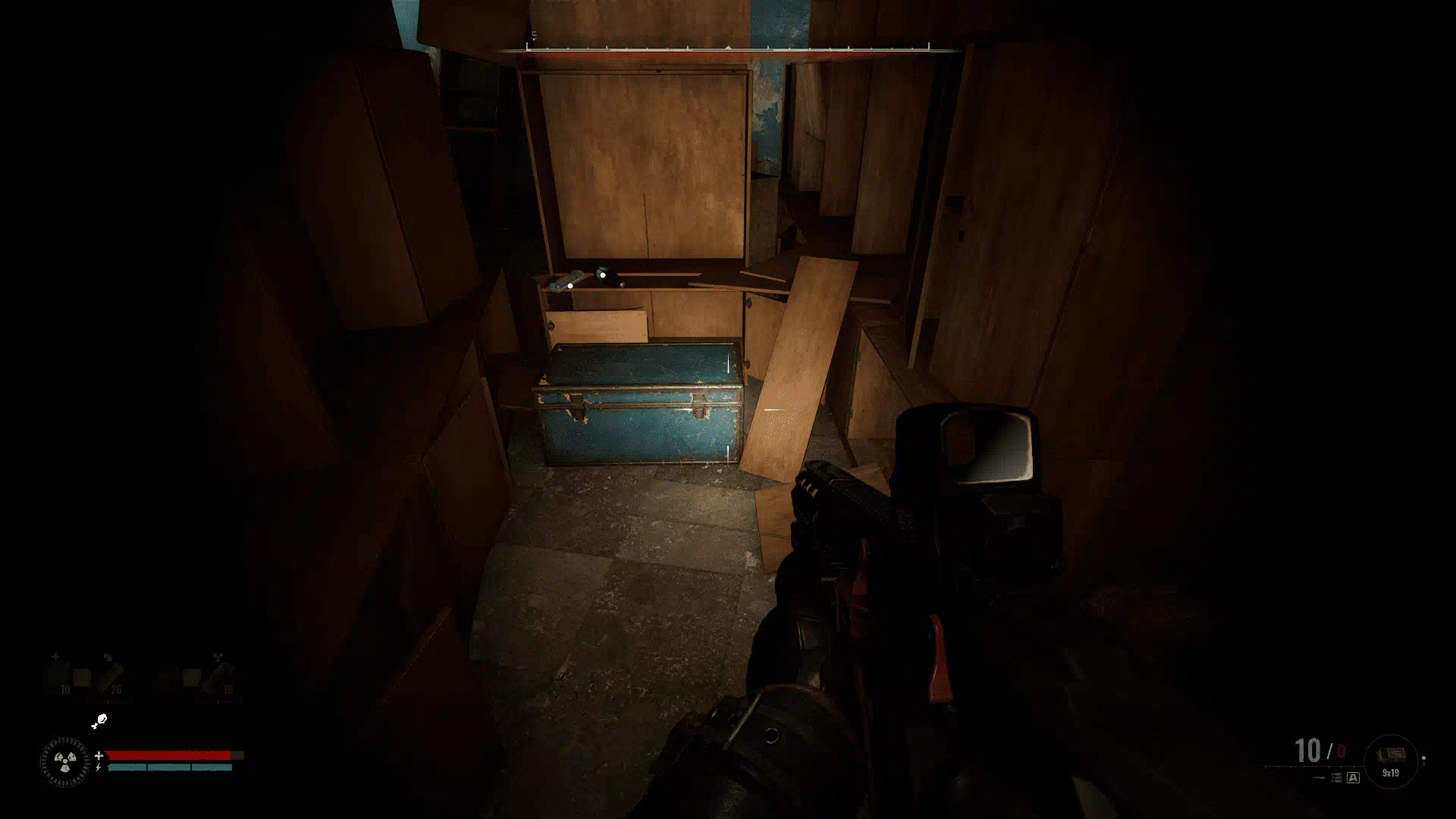This screenshot has height=819, width=1456.
Task: Click the radiation trefoil indicator
Action: pos(64,761)
